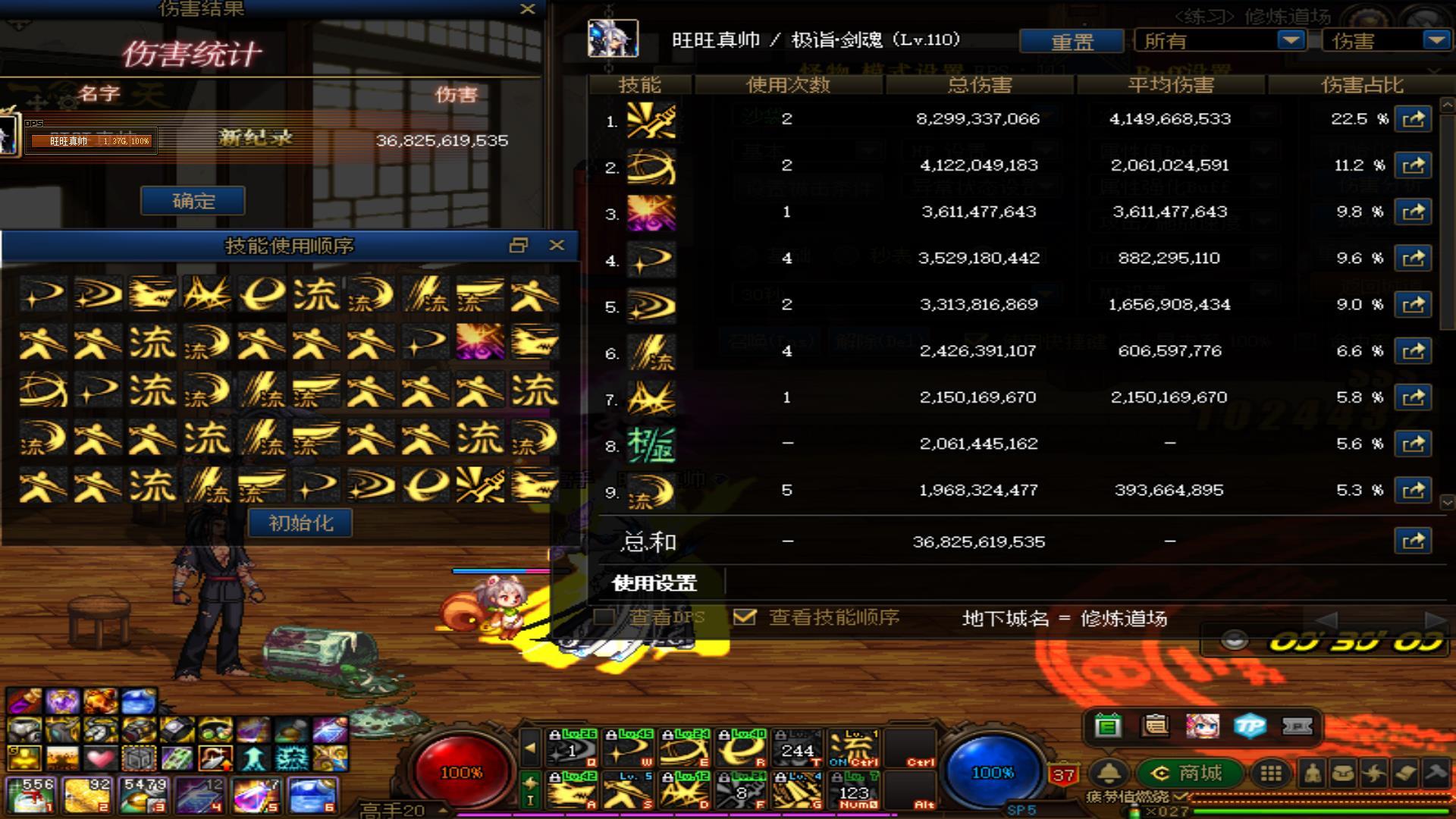Open the 商城 (shop) with its coin icon
The height and width of the screenshot is (819, 1456).
1191,773
